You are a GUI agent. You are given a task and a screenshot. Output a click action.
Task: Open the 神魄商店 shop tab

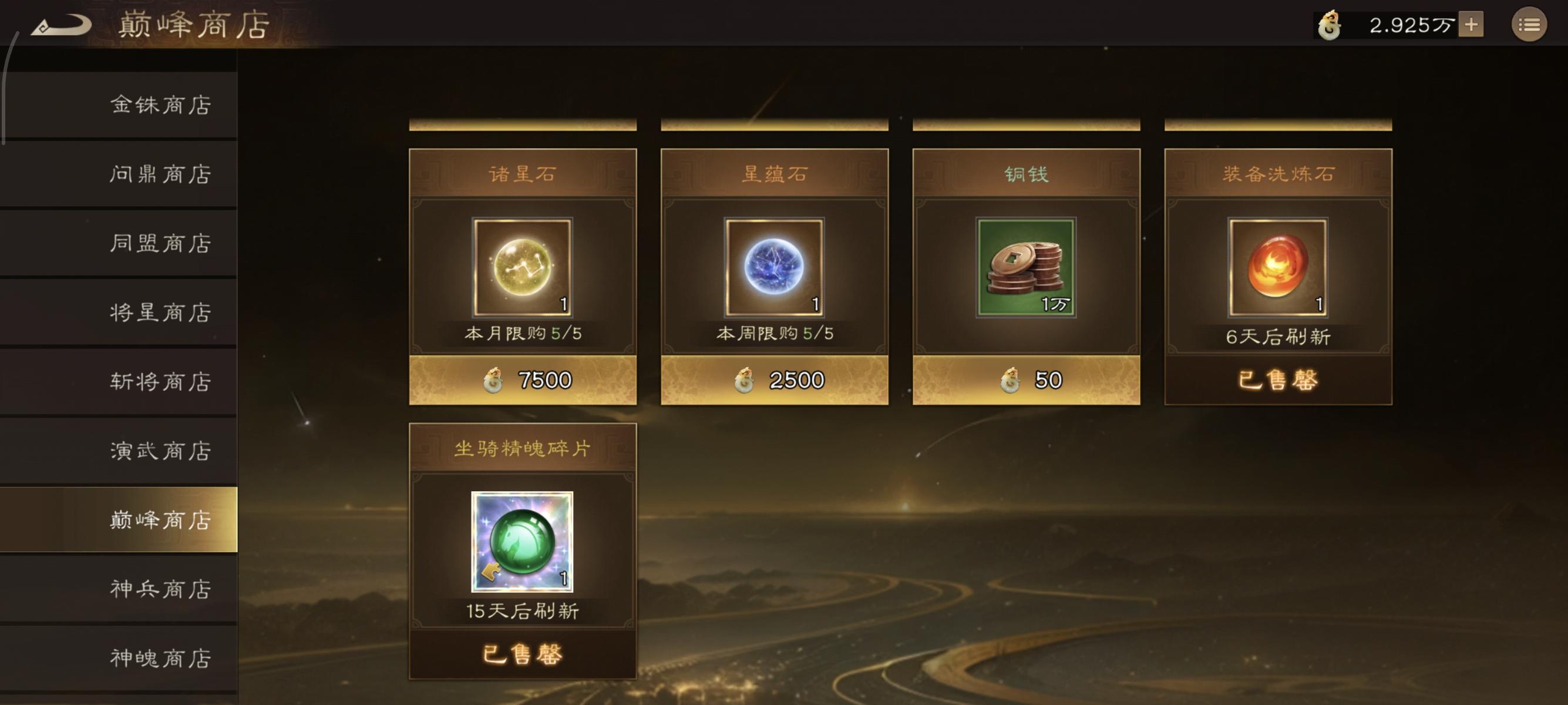(160, 658)
